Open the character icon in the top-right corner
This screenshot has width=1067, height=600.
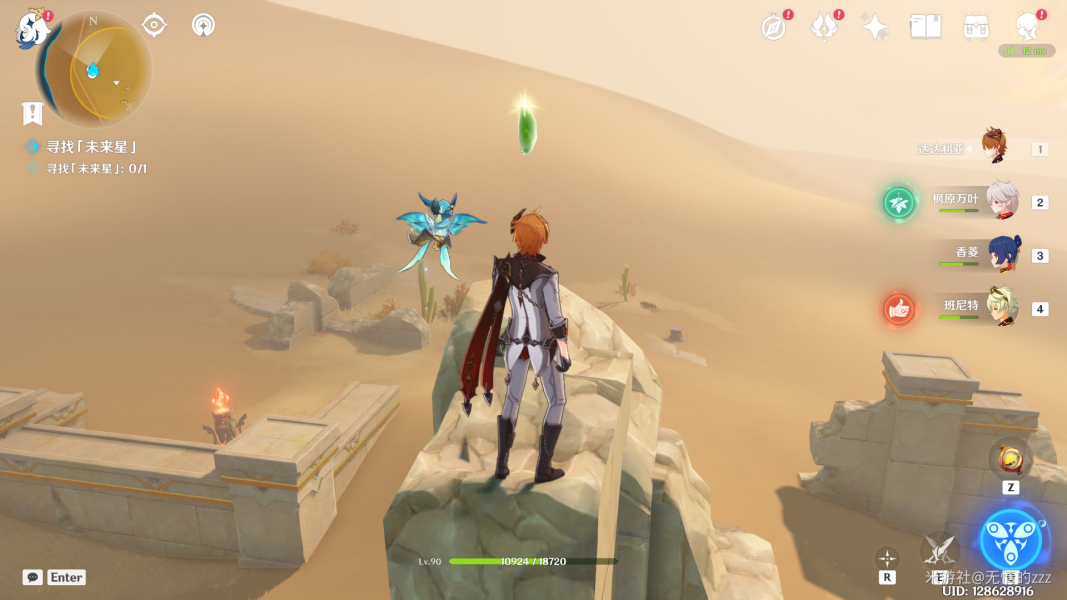tap(1027, 26)
